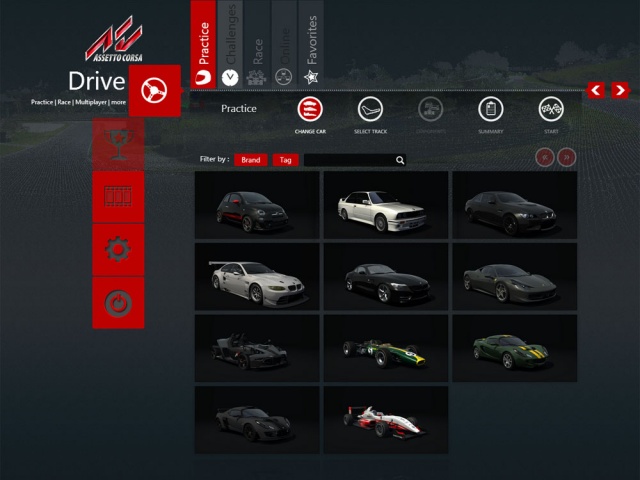Click the Start checkered flags button
640x480 pixels.
(x=551, y=110)
